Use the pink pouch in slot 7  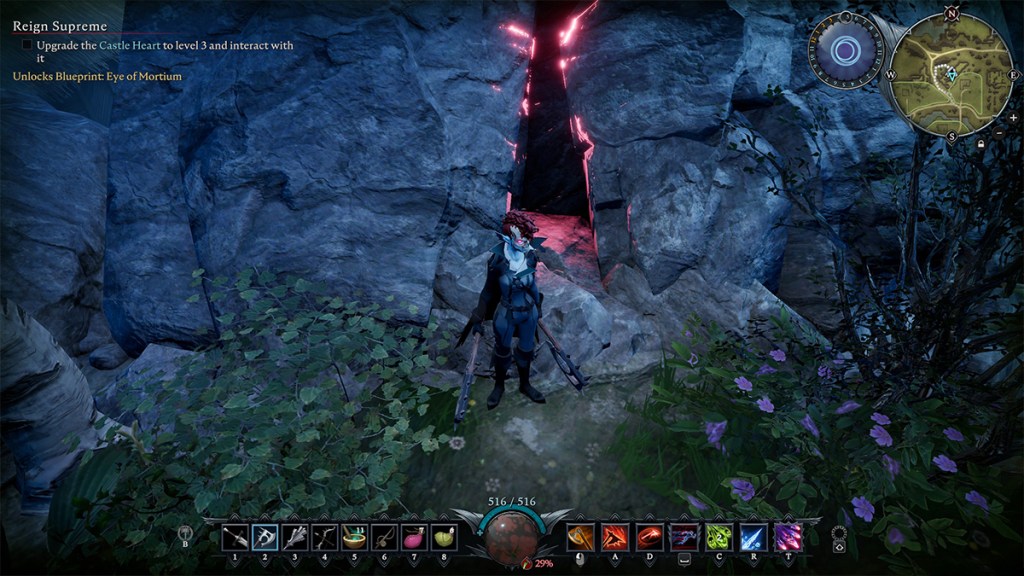click(x=412, y=537)
